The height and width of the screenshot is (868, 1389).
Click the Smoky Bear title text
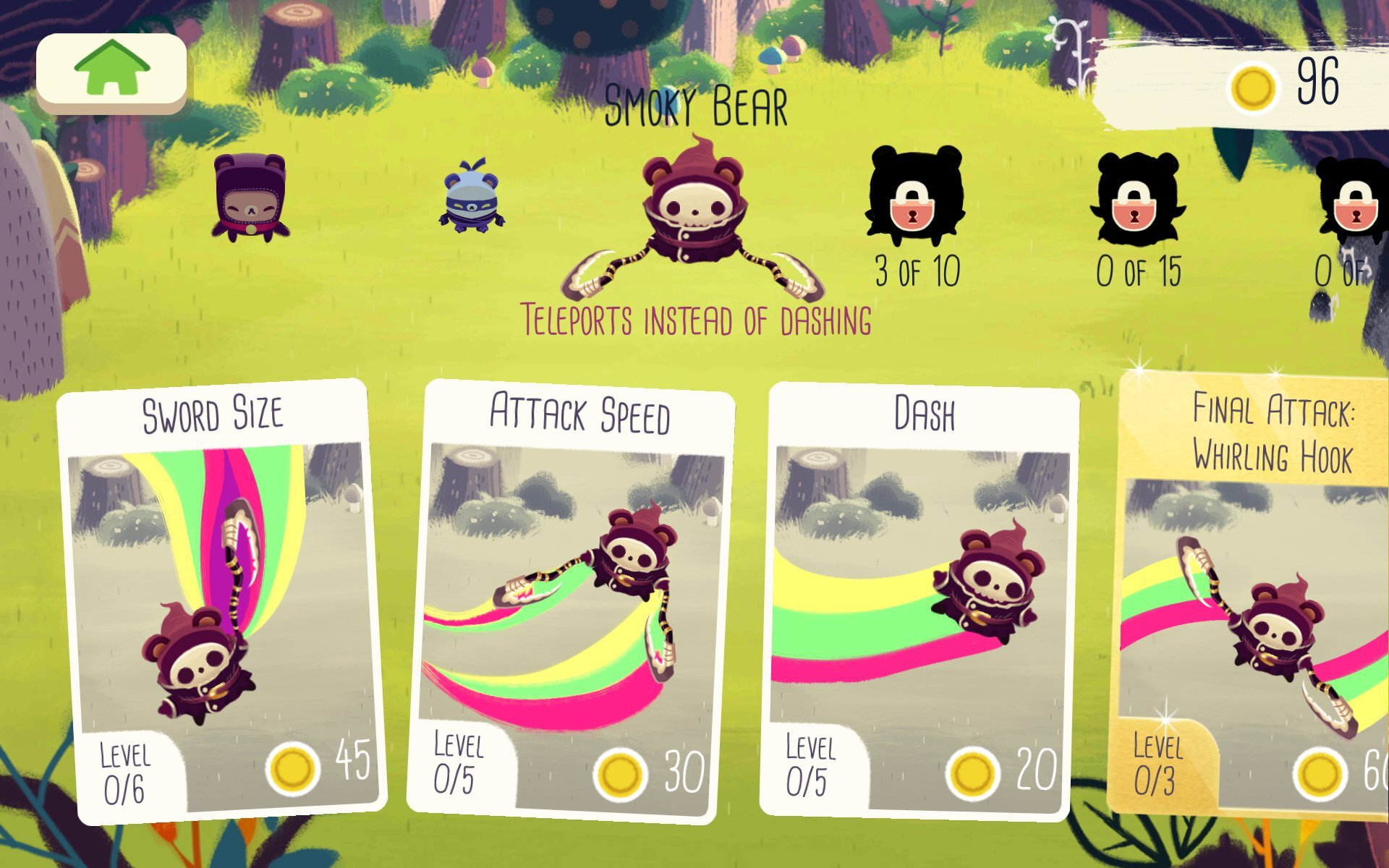click(696, 105)
